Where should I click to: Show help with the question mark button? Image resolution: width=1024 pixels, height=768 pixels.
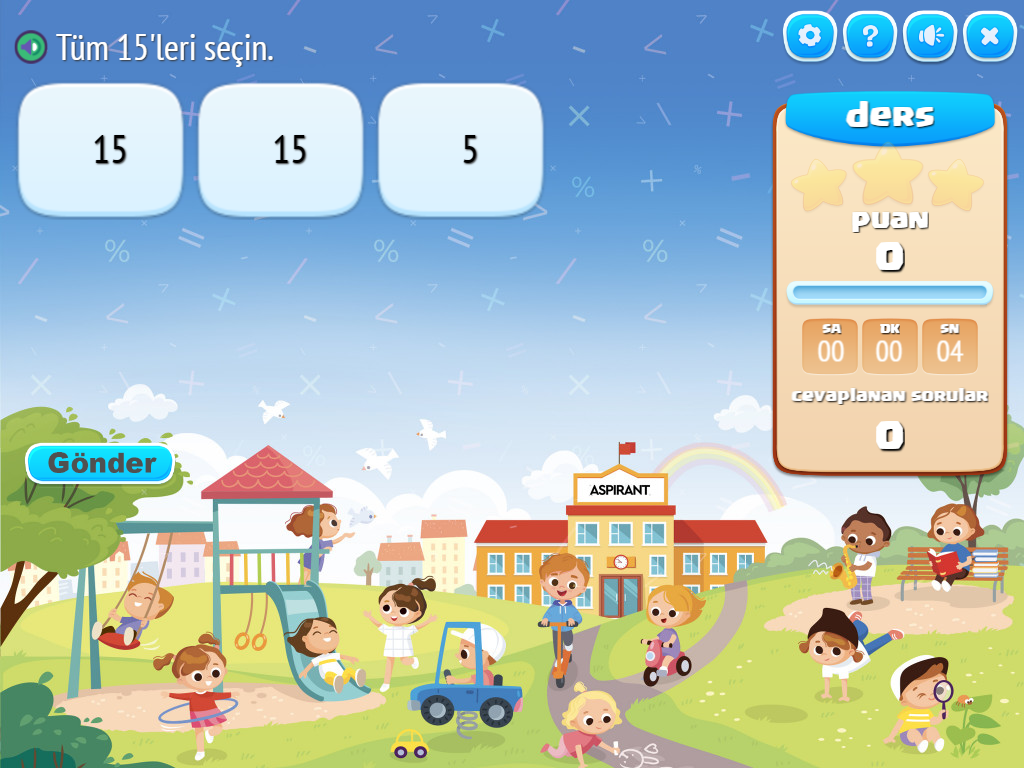click(870, 37)
